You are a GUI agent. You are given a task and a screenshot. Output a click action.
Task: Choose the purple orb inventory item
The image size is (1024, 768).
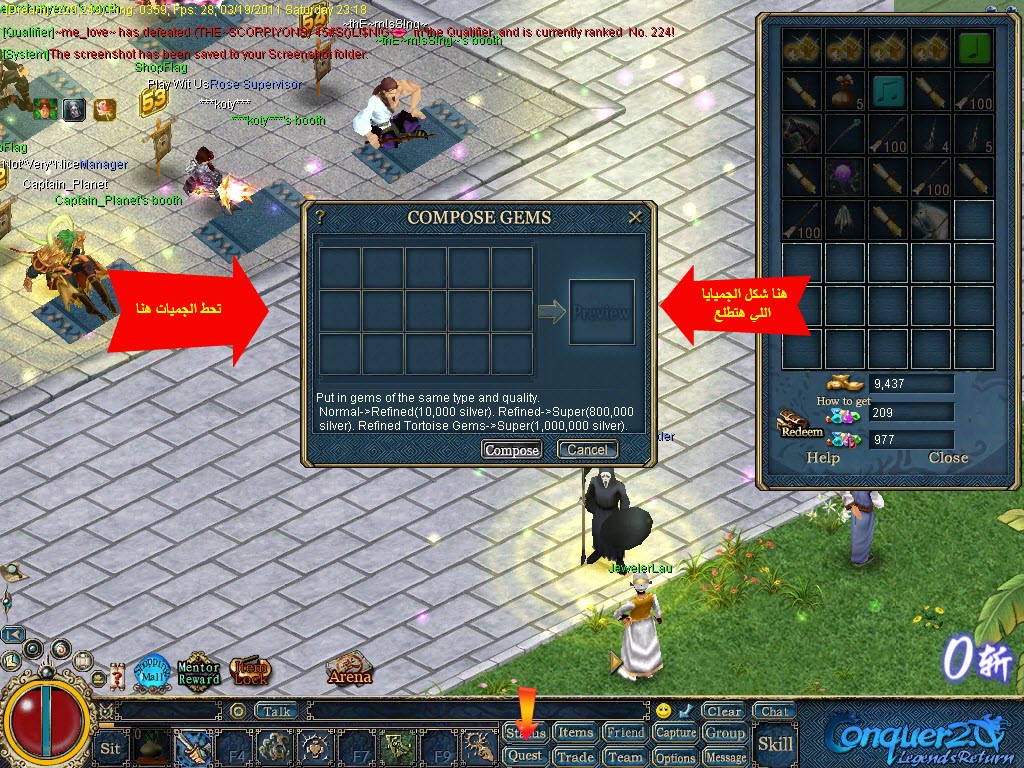[845, 178]
